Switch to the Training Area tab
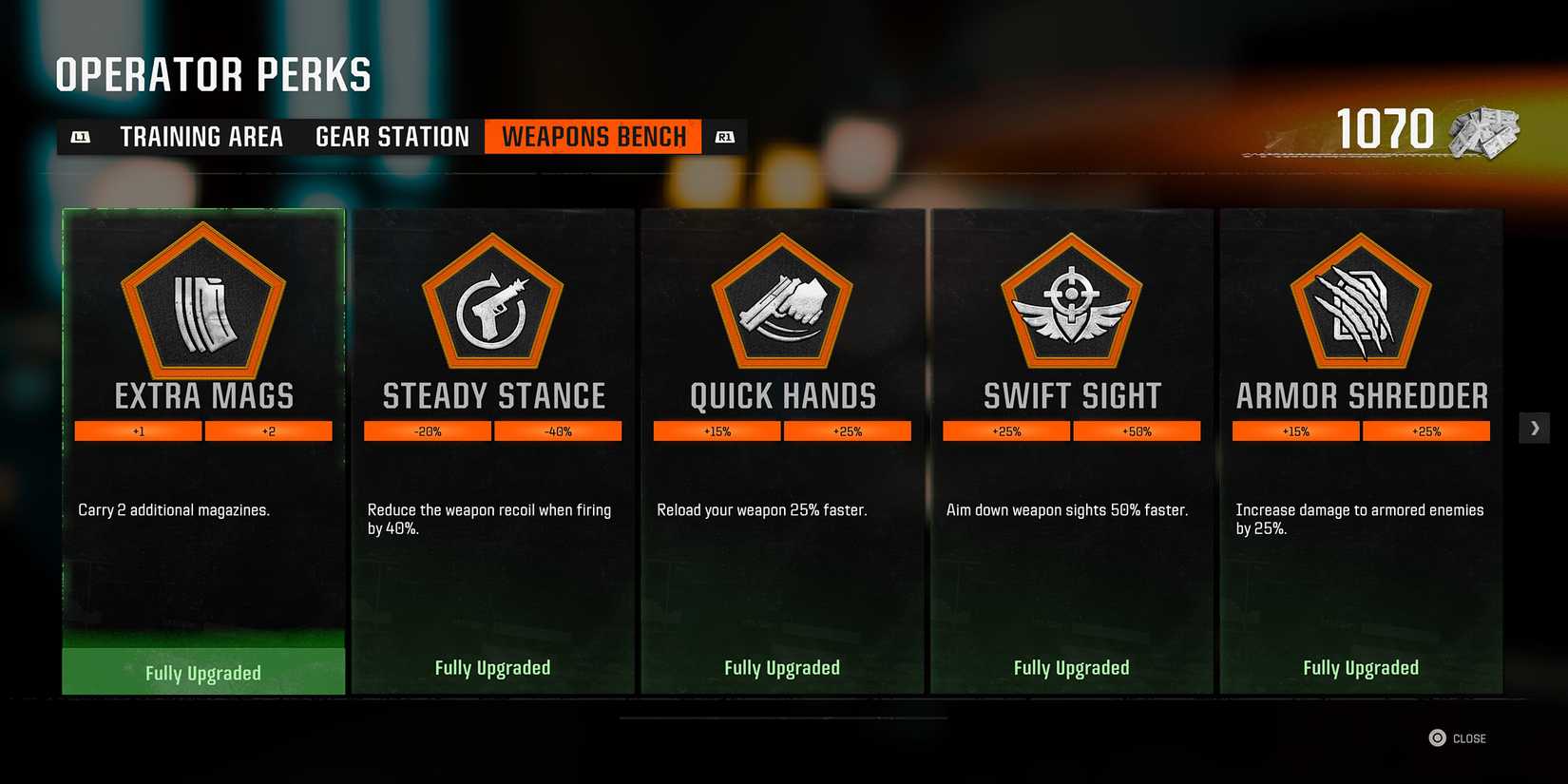The height and width of the screenshot is (784, 1568). point(201,136)
